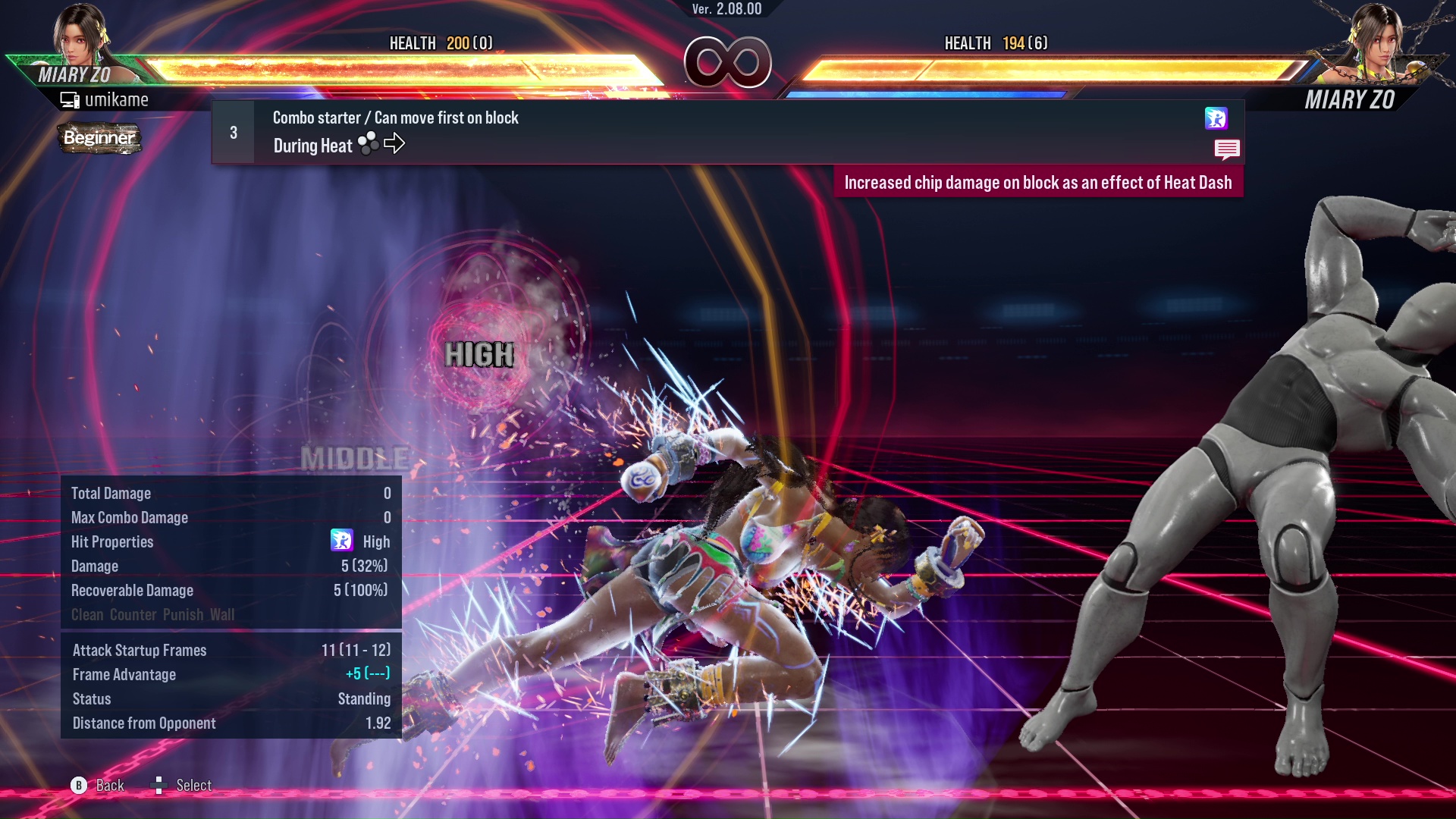Click the monitor icon beside umikame
The image size is (1456, 819).
click(70, 99)
